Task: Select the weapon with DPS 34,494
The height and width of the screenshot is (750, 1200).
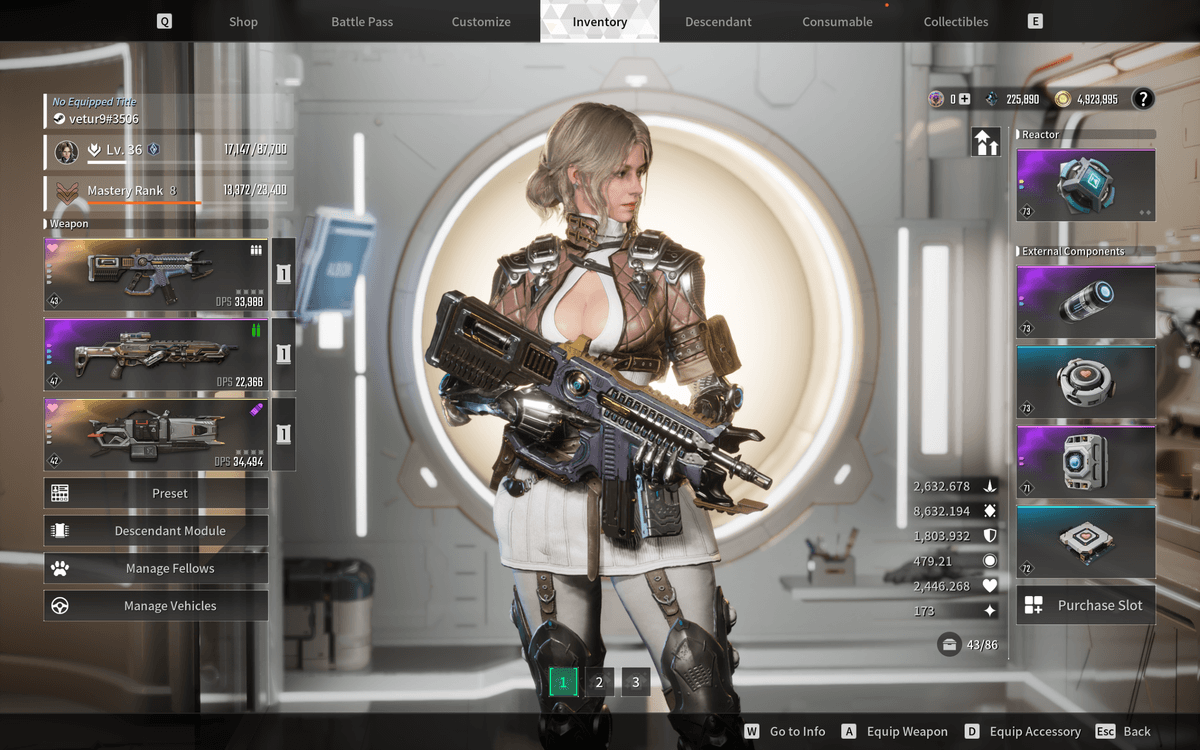Action: coord(155,434)
